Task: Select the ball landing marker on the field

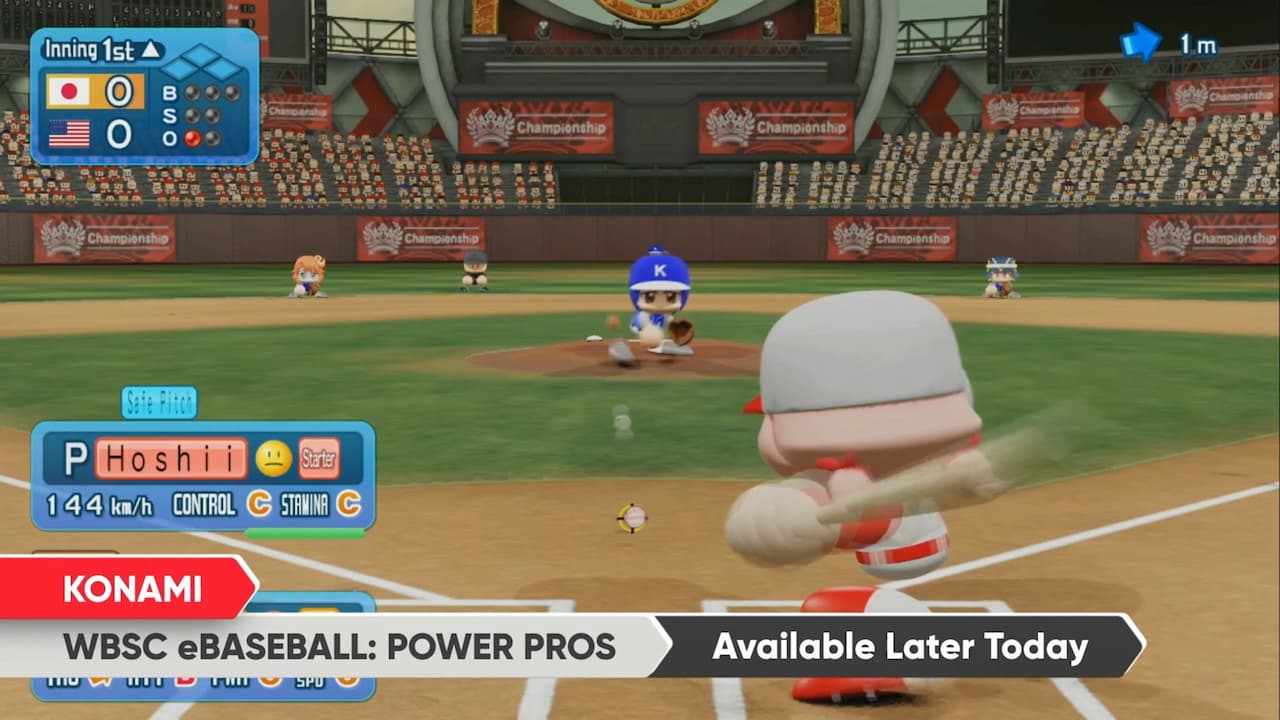Action: click(x=633, y=518)
